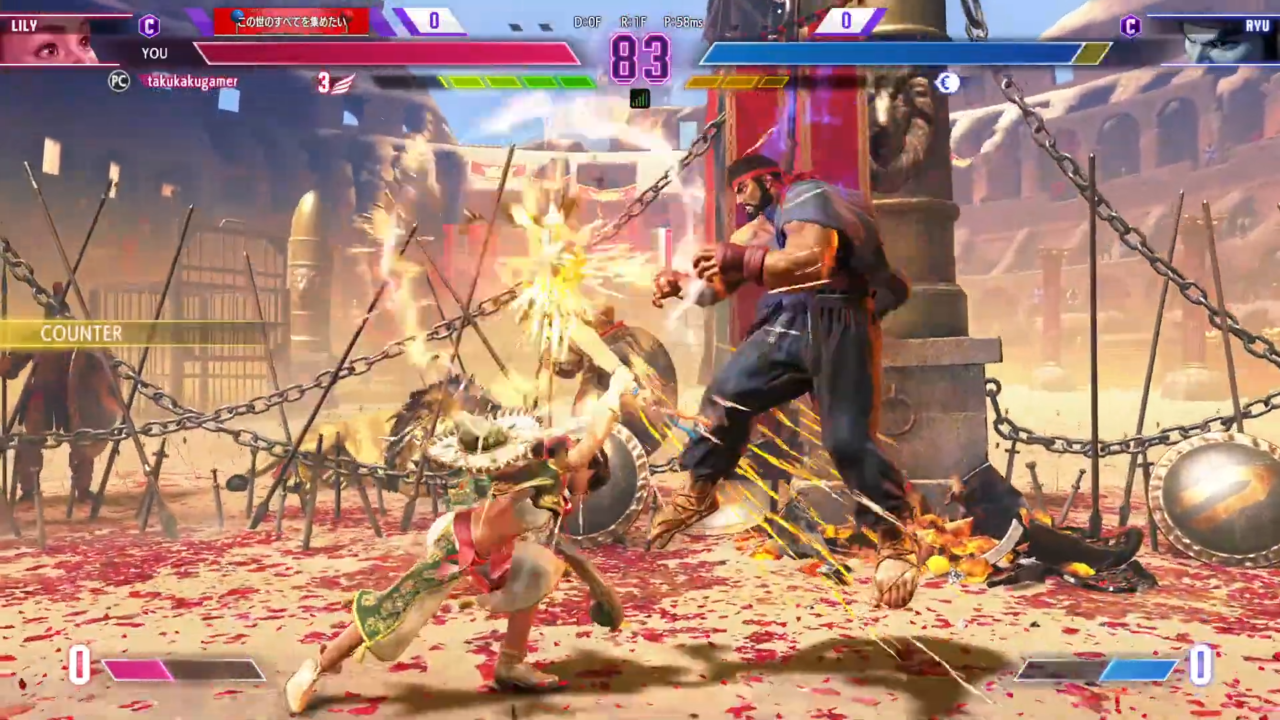Select the takukakugamer player name
The width and height of the screenshot is (1280, 720).
click(x=192, y=82)
